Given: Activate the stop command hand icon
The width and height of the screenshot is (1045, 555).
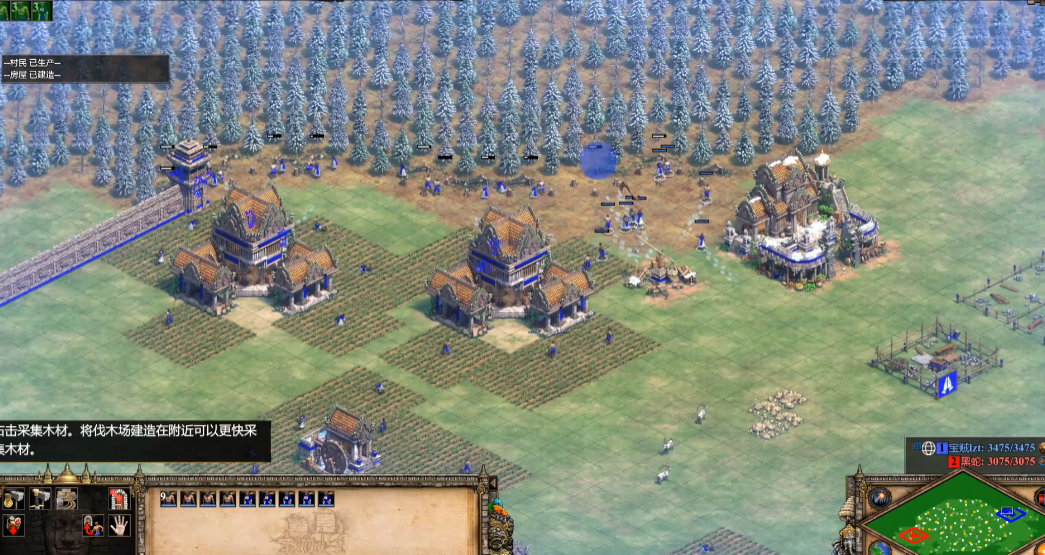Looking at the screenshot, I should click(x=119, y=524).
